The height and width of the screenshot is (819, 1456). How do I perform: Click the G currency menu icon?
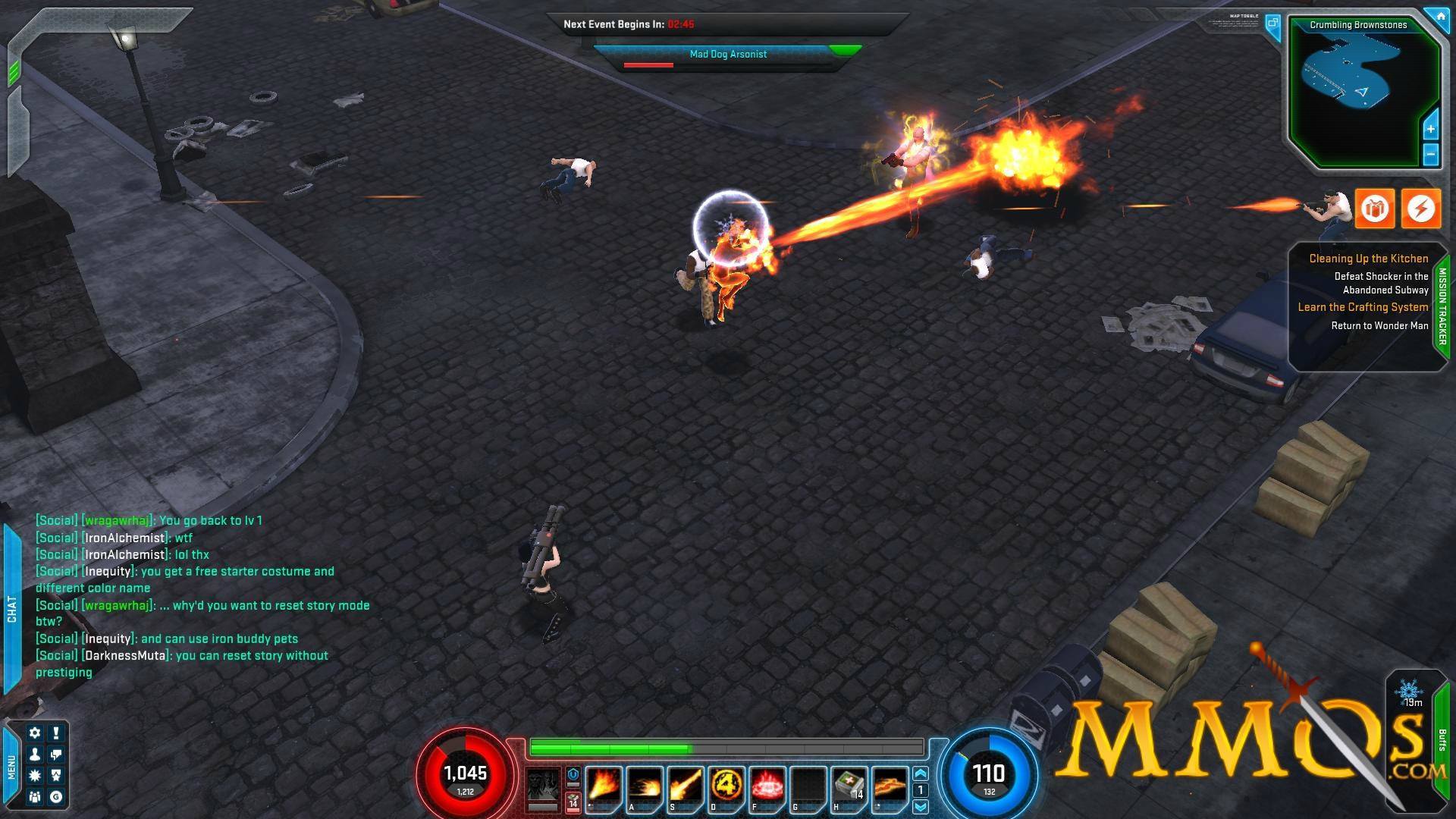(x=56, y=797)
